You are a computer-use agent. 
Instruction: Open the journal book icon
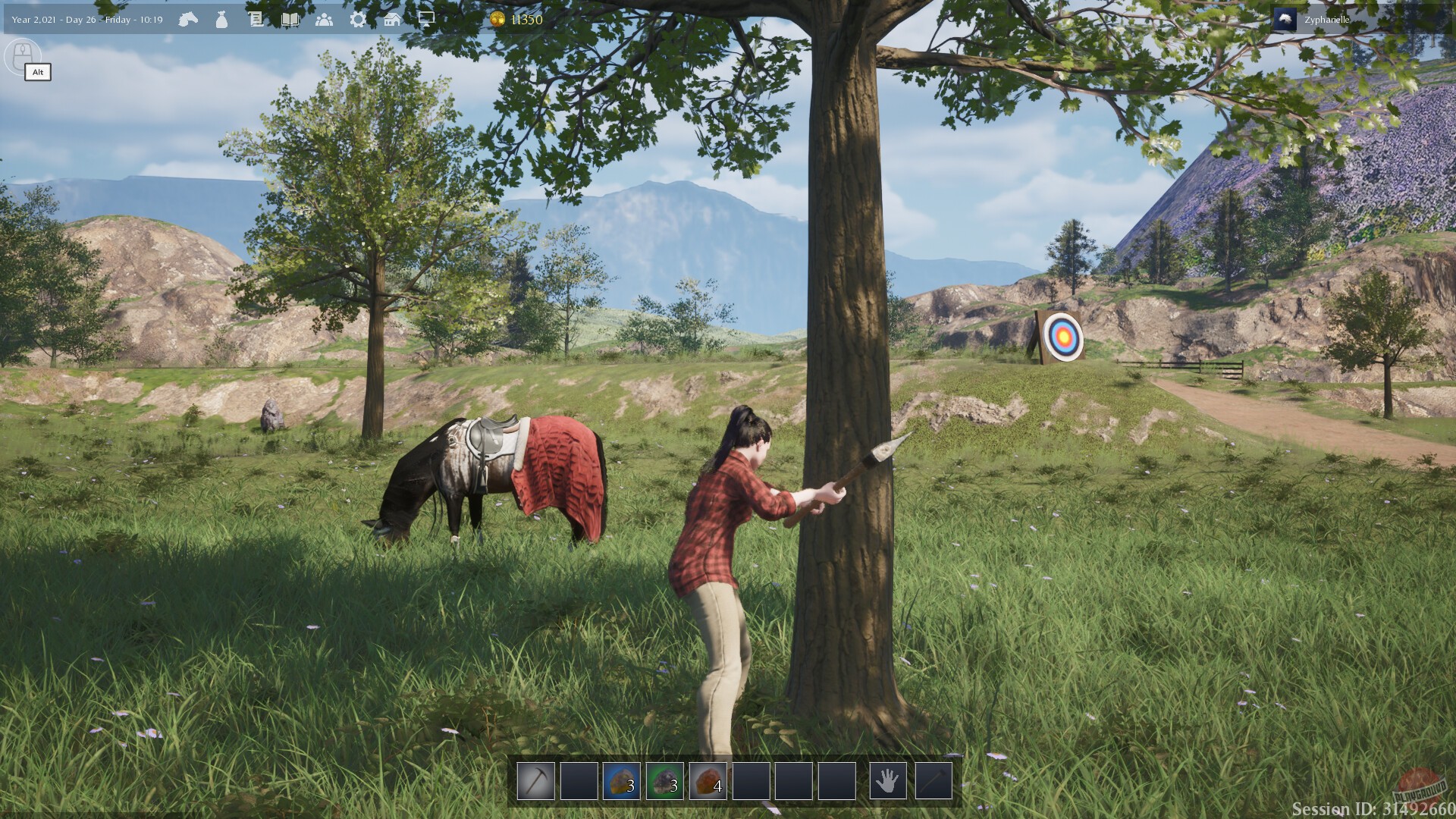pyautogui.click(x=291, y=18)
